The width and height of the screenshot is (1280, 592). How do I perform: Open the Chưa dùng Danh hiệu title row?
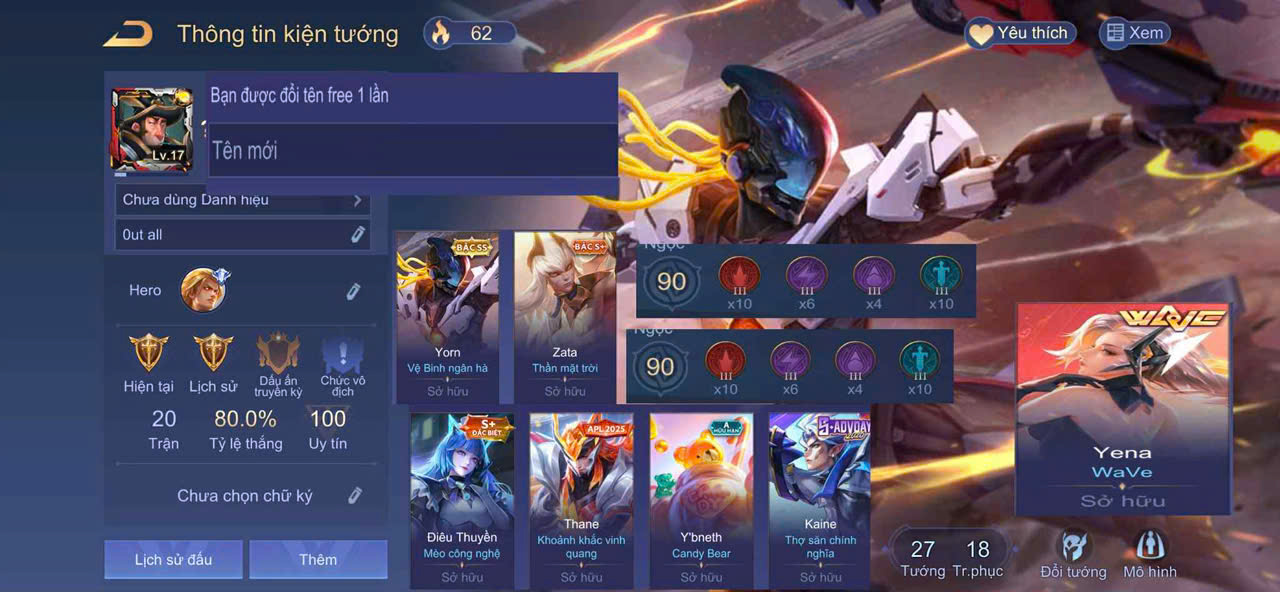[x=242, y=200]
